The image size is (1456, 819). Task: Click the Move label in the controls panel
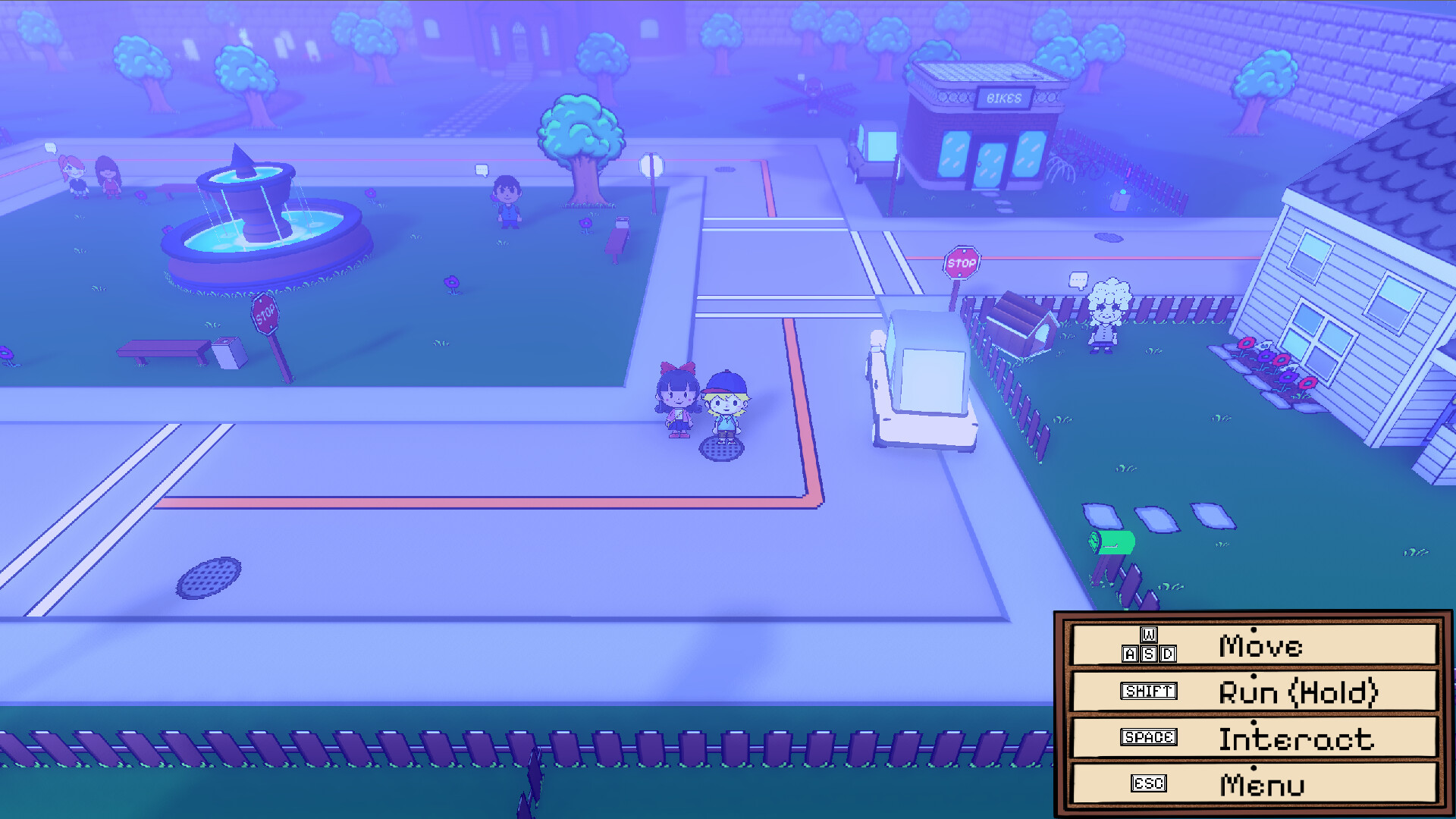pos(1260,645)
